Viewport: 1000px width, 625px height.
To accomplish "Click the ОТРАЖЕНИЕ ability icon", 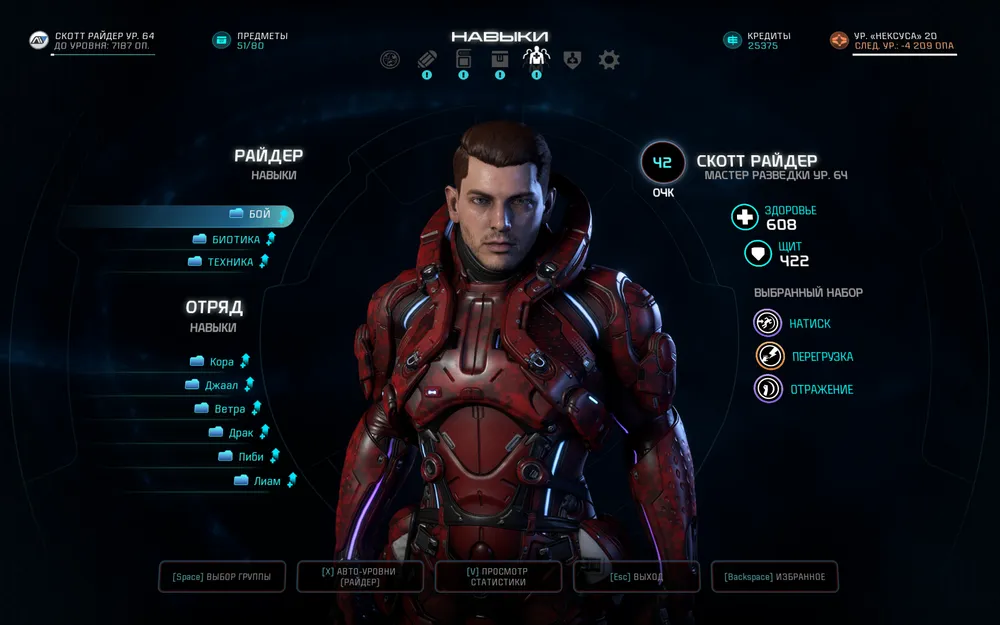I will pos(768,389).
